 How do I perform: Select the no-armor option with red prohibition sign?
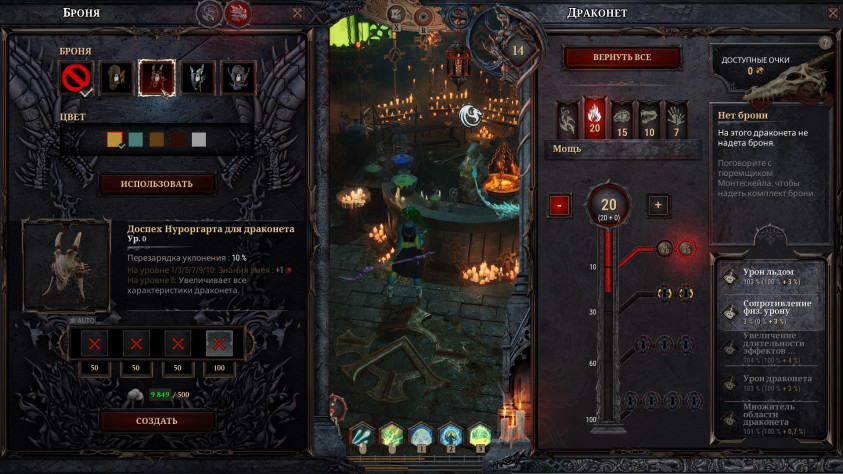tap(77, 78)
